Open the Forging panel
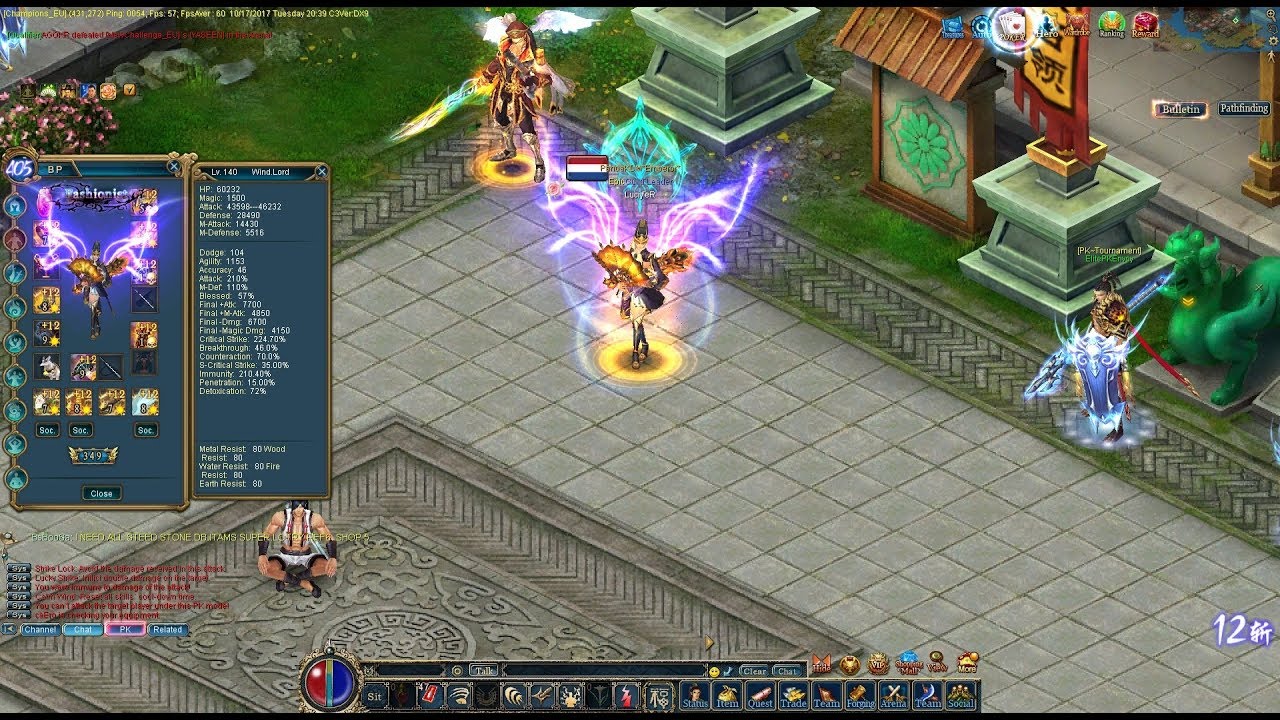 [x=861, y=697]
